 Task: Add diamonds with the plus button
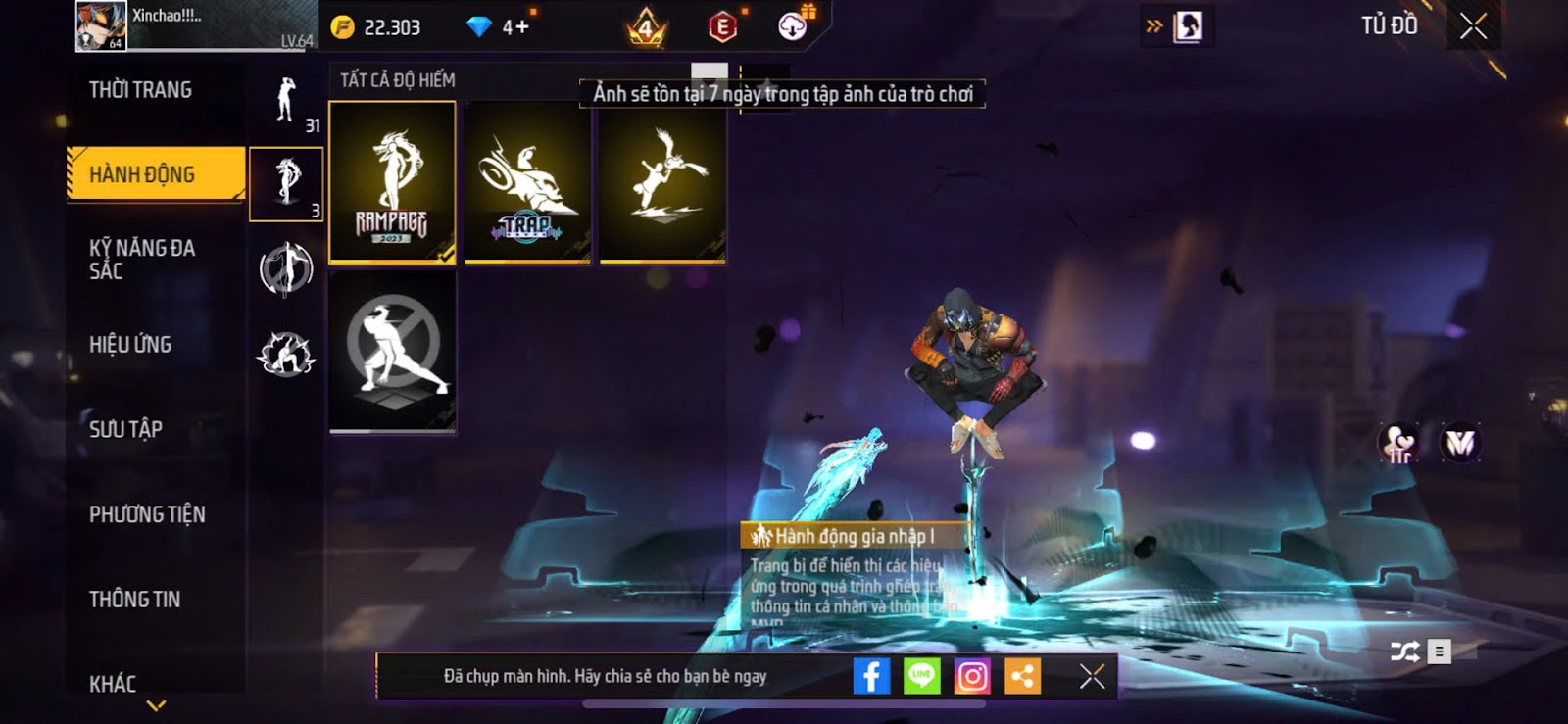[522, 27]
